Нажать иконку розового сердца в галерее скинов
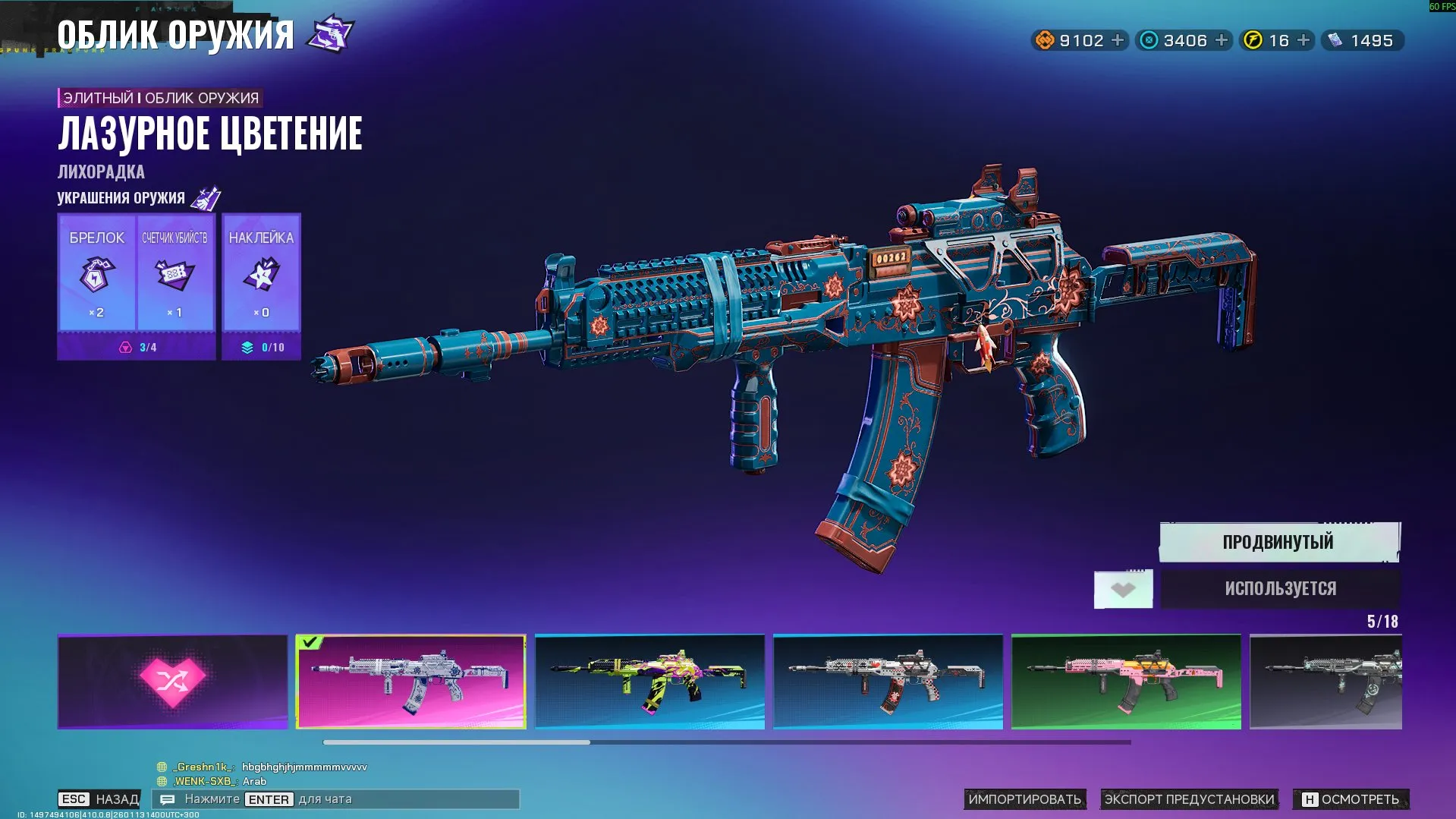The width and height of the screenshot is (1456, 819). click(171, 681)
